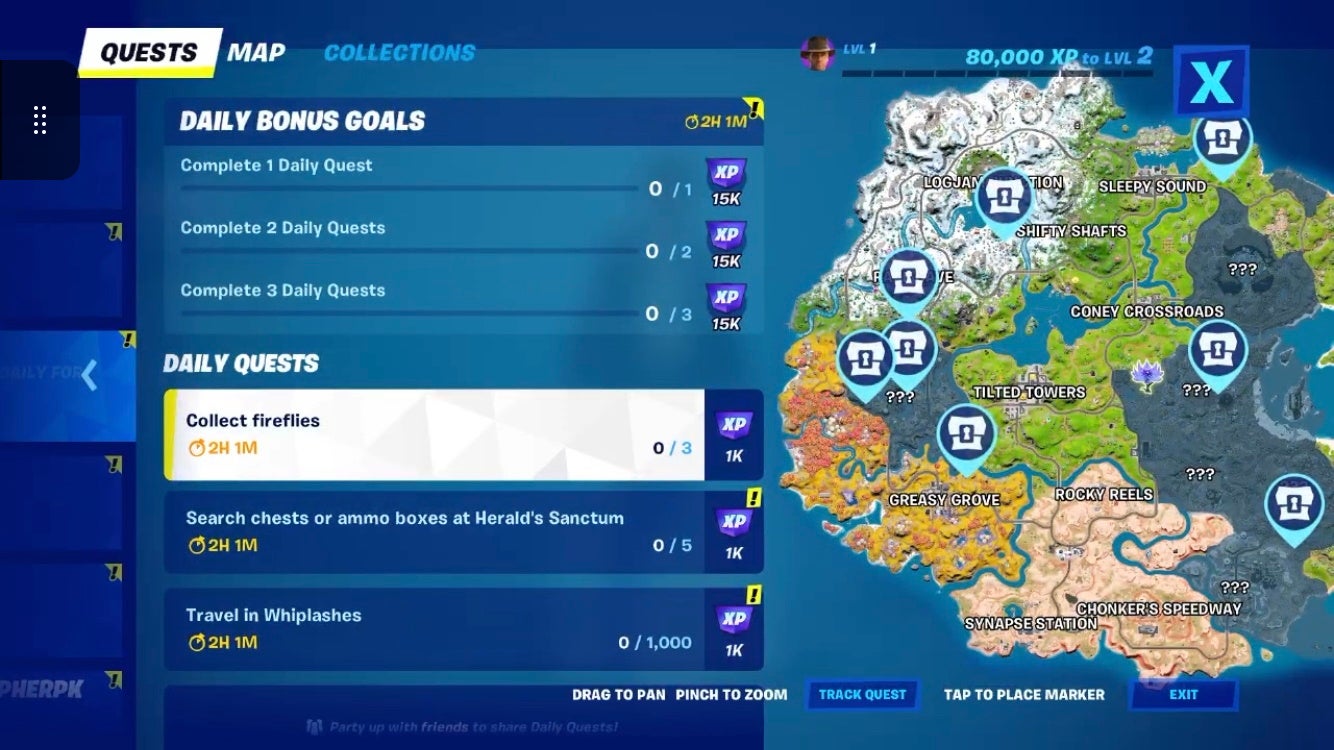This screenshot has width=1334, height=750.
Task: Click the exclamation badge on Daily Bonus Goals
Action: pyautogui.click(x=752, y=109)
